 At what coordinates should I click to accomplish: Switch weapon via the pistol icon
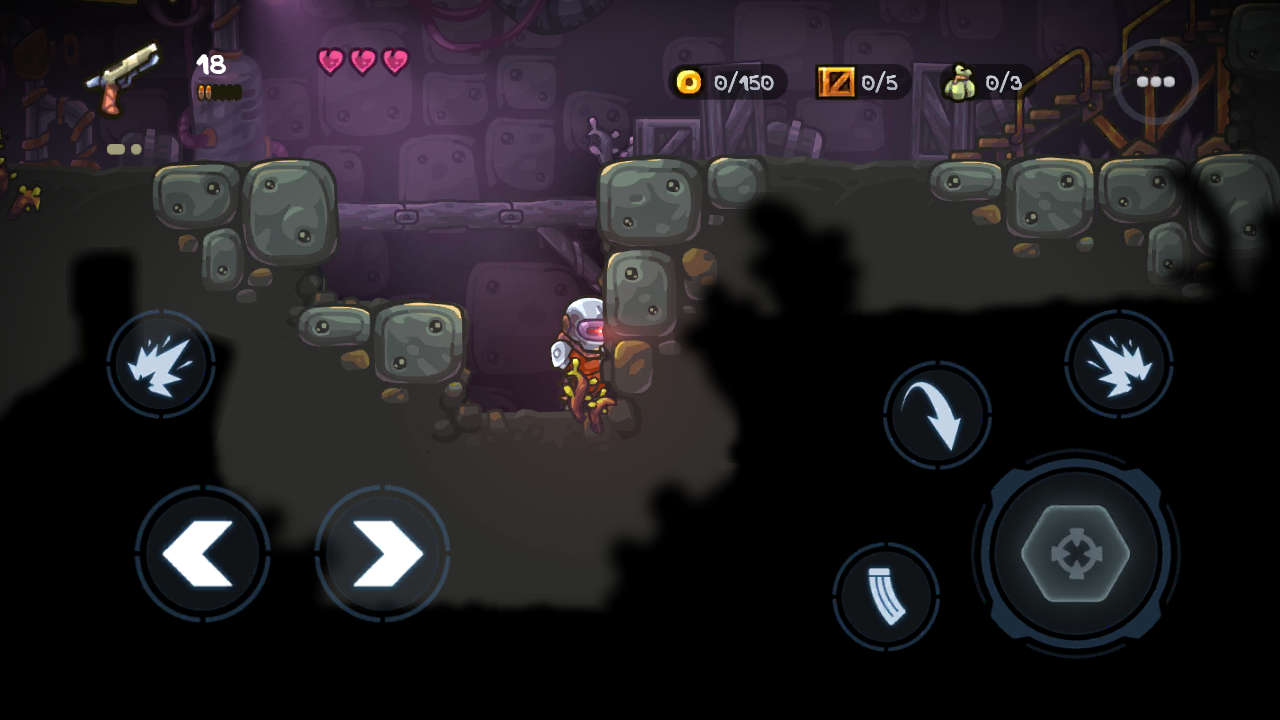point(123,76)
